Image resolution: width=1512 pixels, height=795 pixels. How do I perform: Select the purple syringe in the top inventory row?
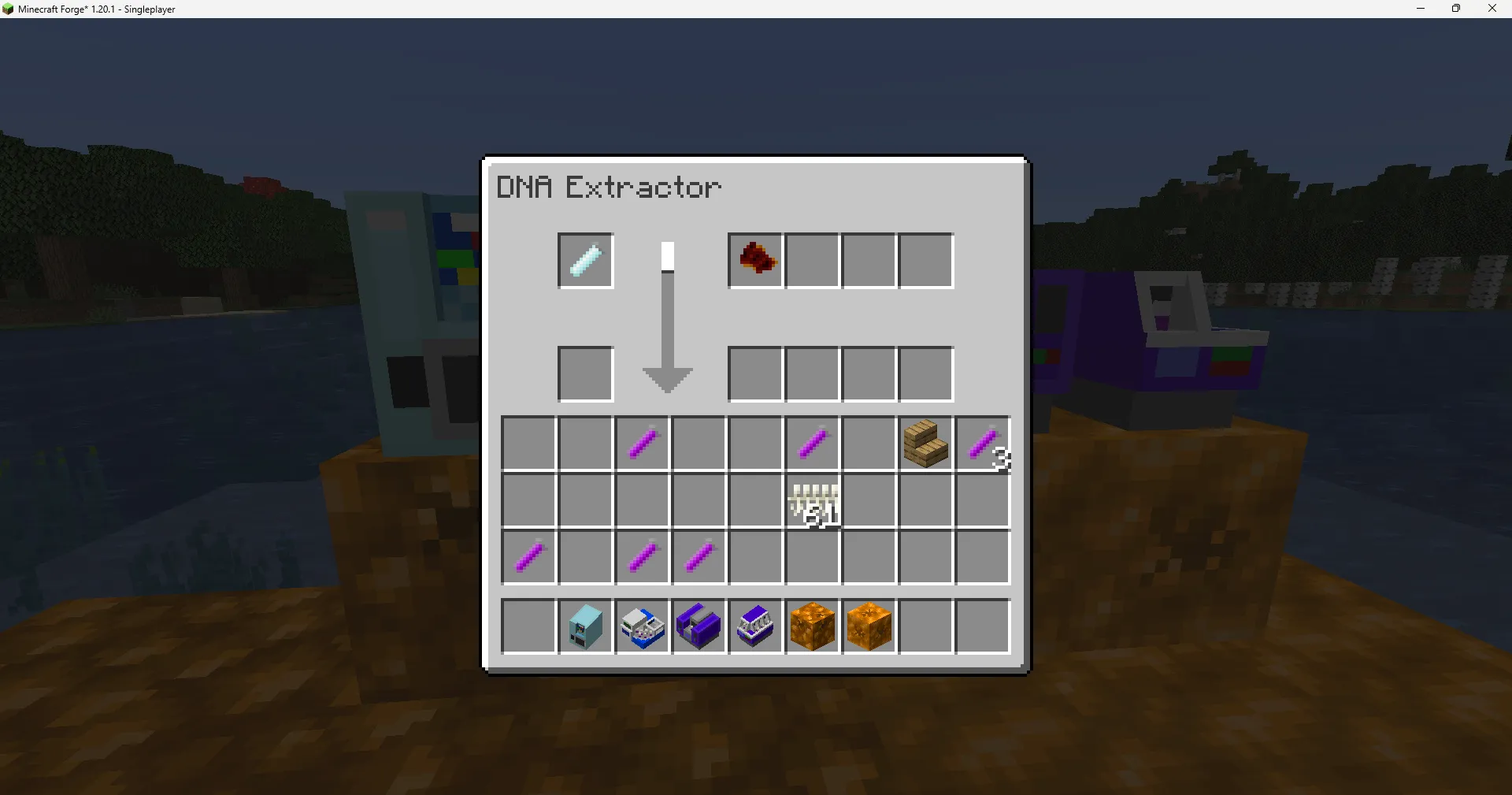(643, 443)
